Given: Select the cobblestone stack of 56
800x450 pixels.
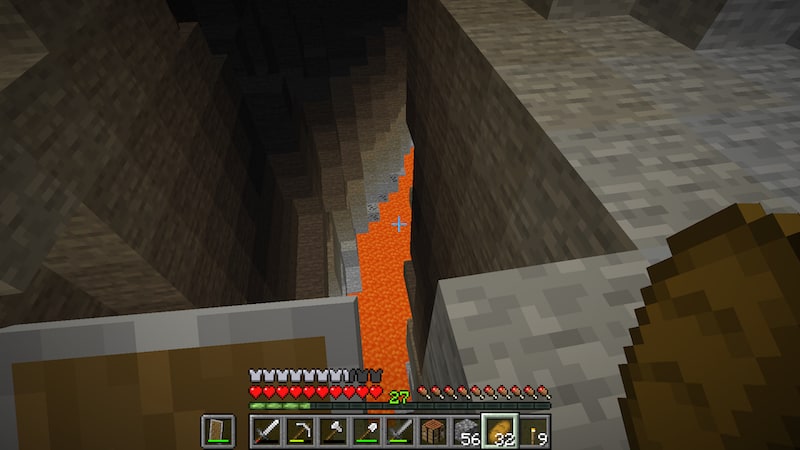Looking at the screenshot, I should tap(466, 431).
